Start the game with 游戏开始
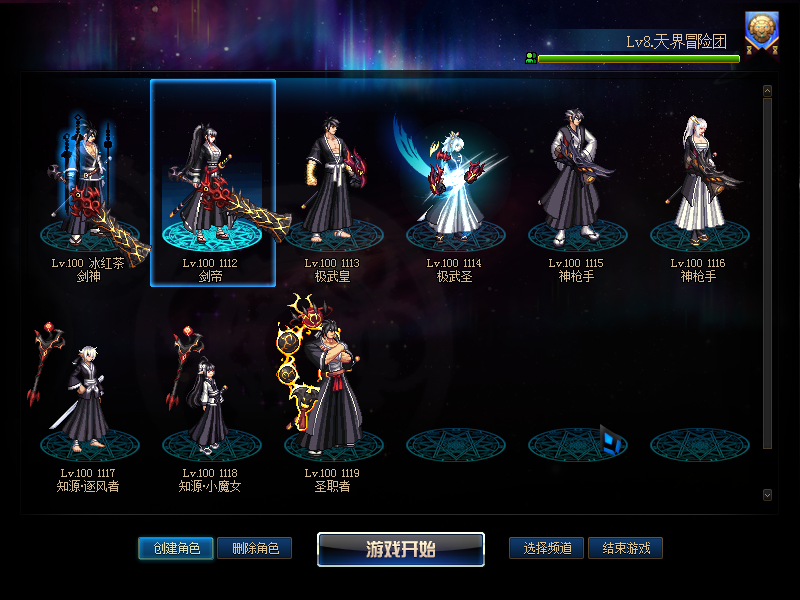The width and height of the screenshot is (800, 600). tap(401, 549)
